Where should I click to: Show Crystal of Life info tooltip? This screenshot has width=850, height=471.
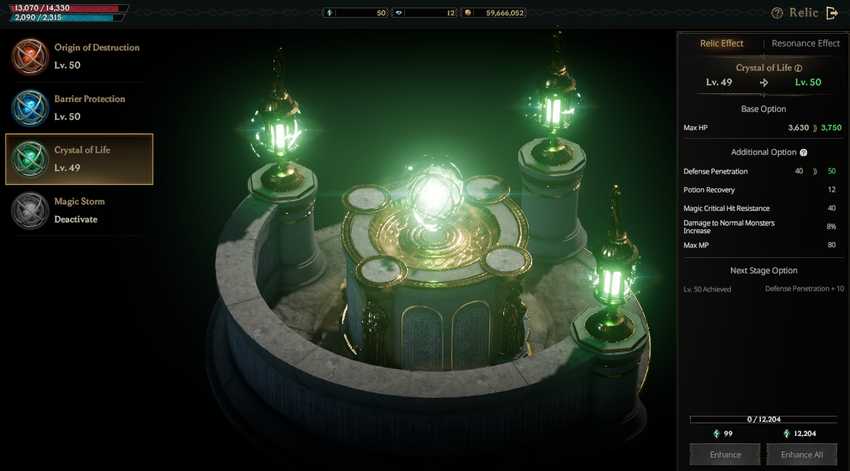[x=799, y=68]
